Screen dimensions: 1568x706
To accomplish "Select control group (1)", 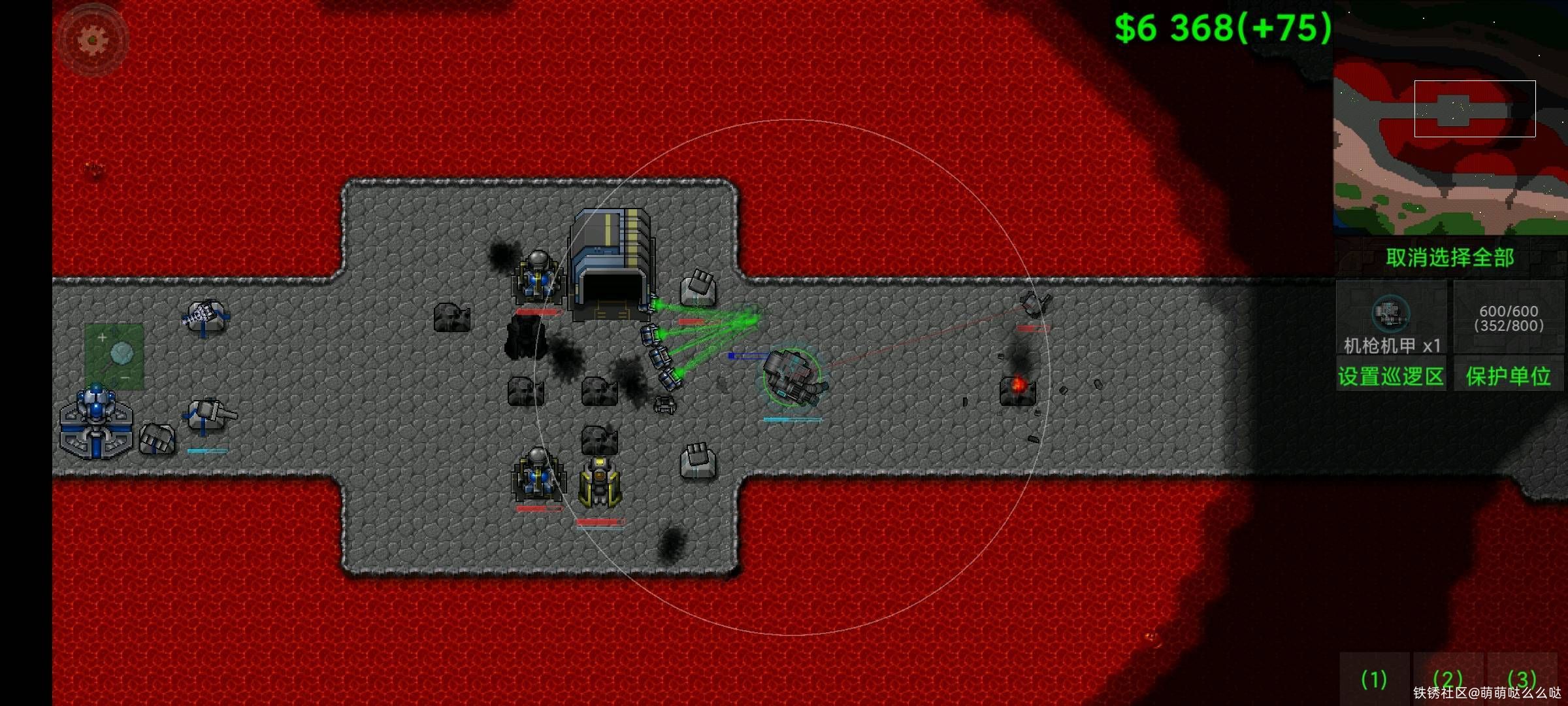I will (1374, 680).
